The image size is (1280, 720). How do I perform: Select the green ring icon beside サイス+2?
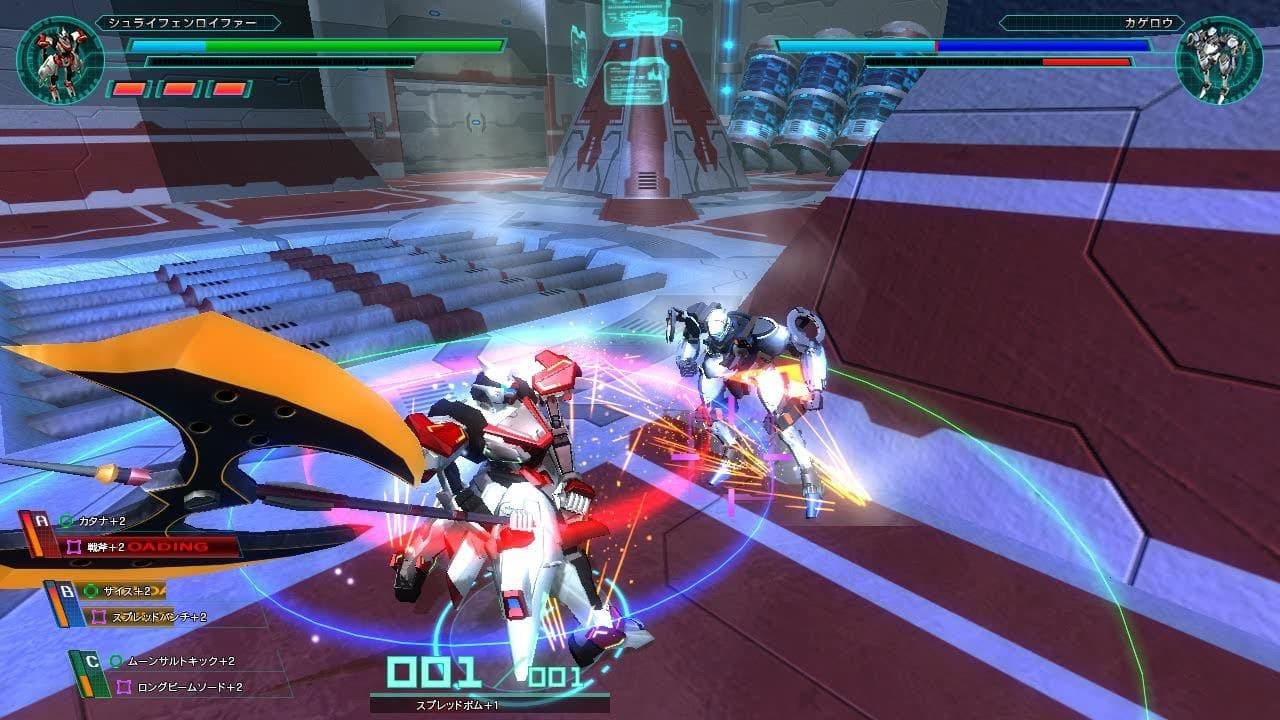coord(90,591)
